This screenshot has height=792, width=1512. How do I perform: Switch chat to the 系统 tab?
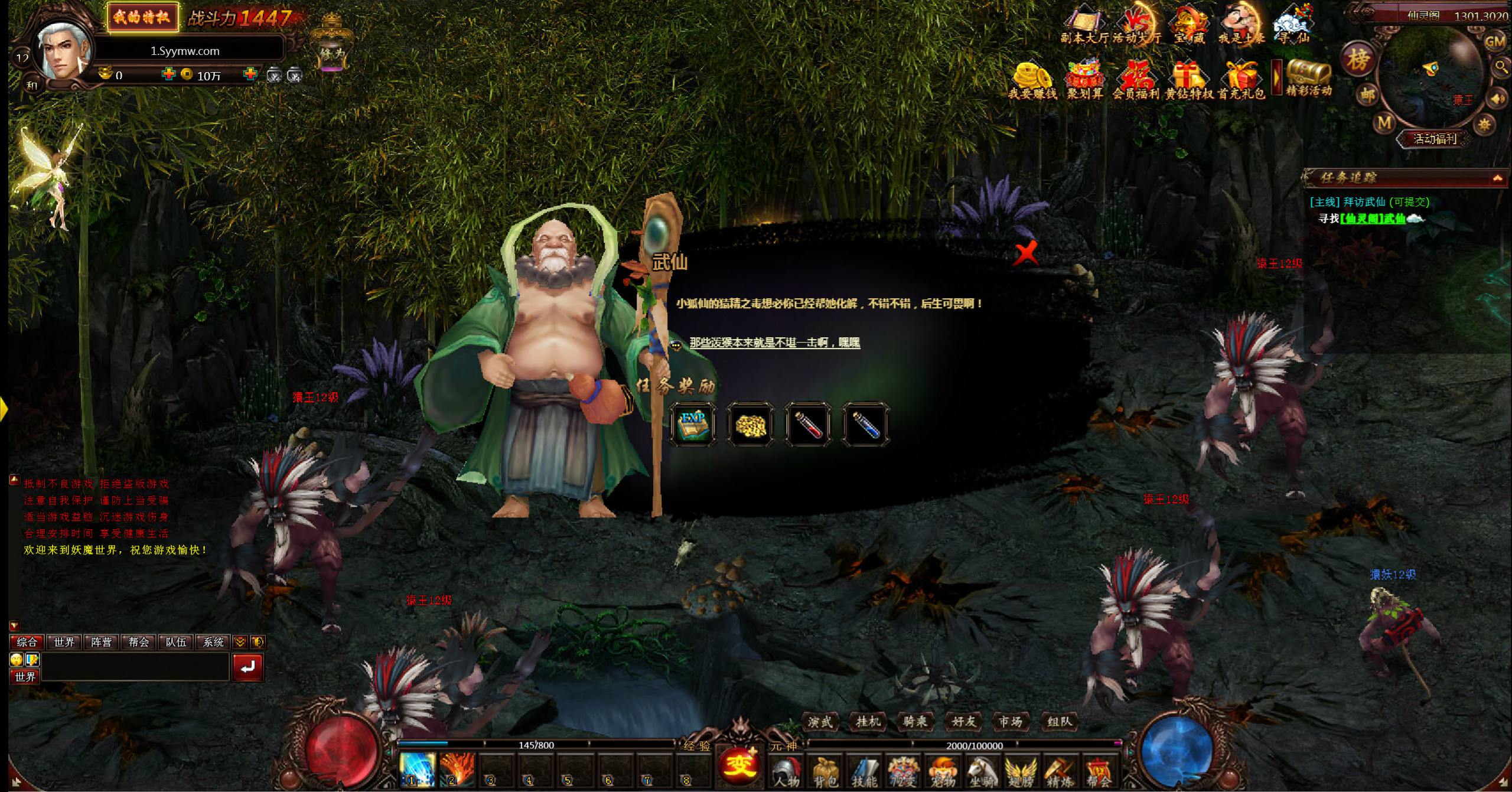(214, 642)
